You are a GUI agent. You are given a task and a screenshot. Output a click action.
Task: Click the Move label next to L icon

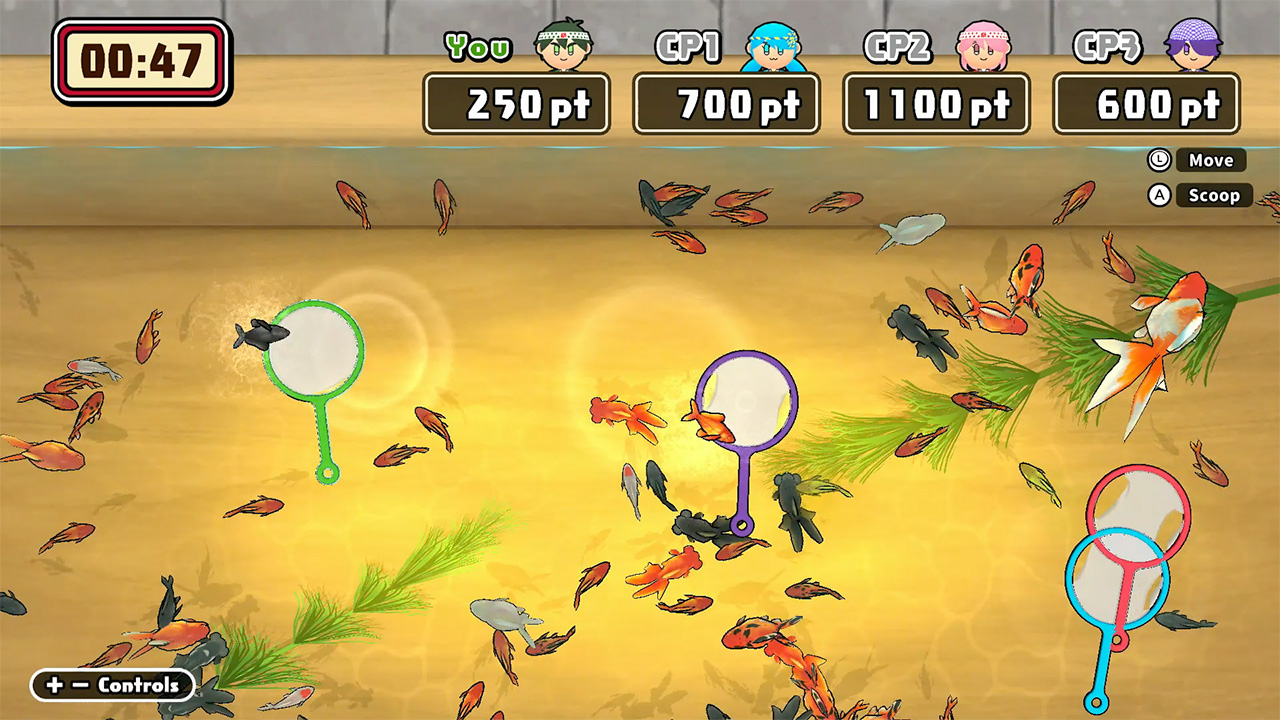tap(1210, 160)
